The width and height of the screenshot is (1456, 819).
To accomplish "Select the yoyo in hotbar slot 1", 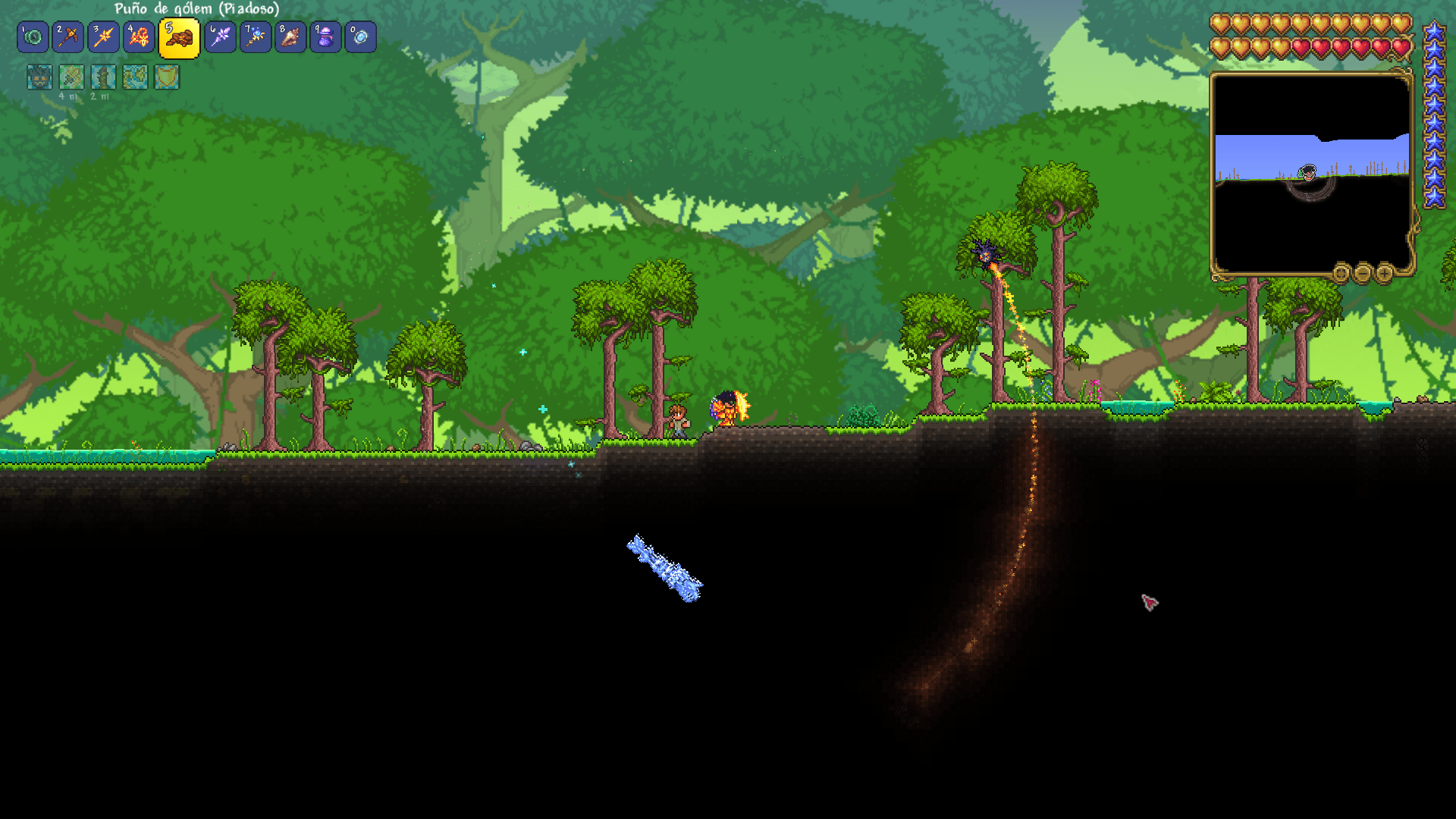I will click(x=33, y=37).
